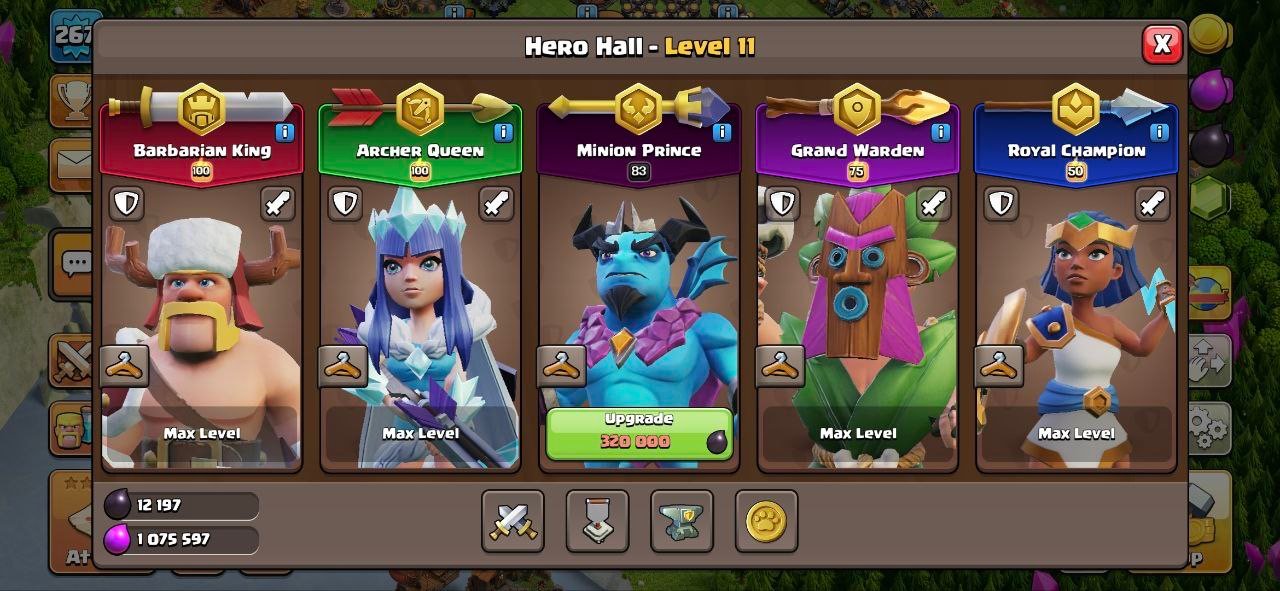
Task: Set Archer Queen to shield guard mode
Action: pyautogui.click(x=345, y=203)
